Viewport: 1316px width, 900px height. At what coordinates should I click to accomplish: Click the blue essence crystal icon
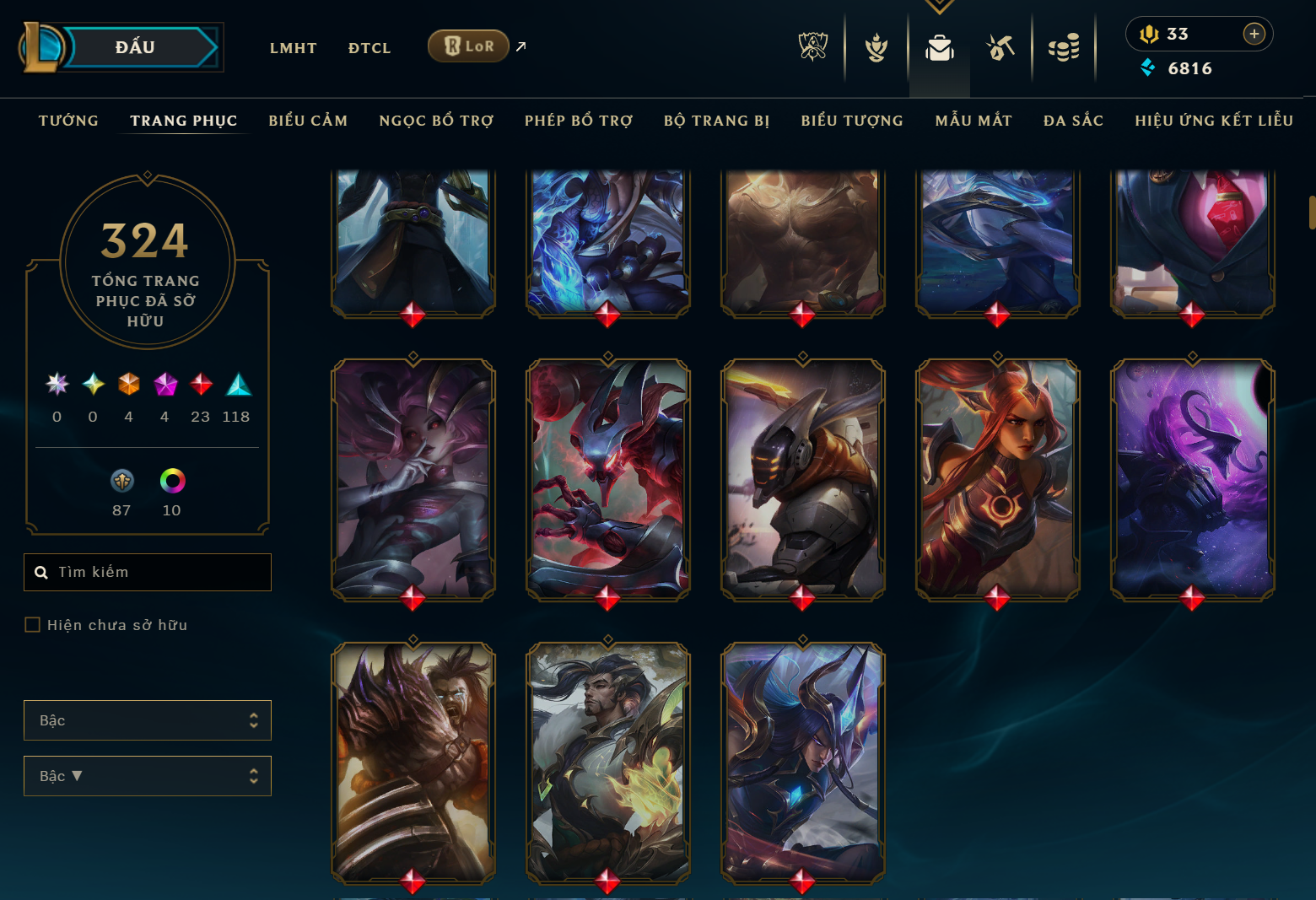pyautogui.click(x=1149, y=68)
